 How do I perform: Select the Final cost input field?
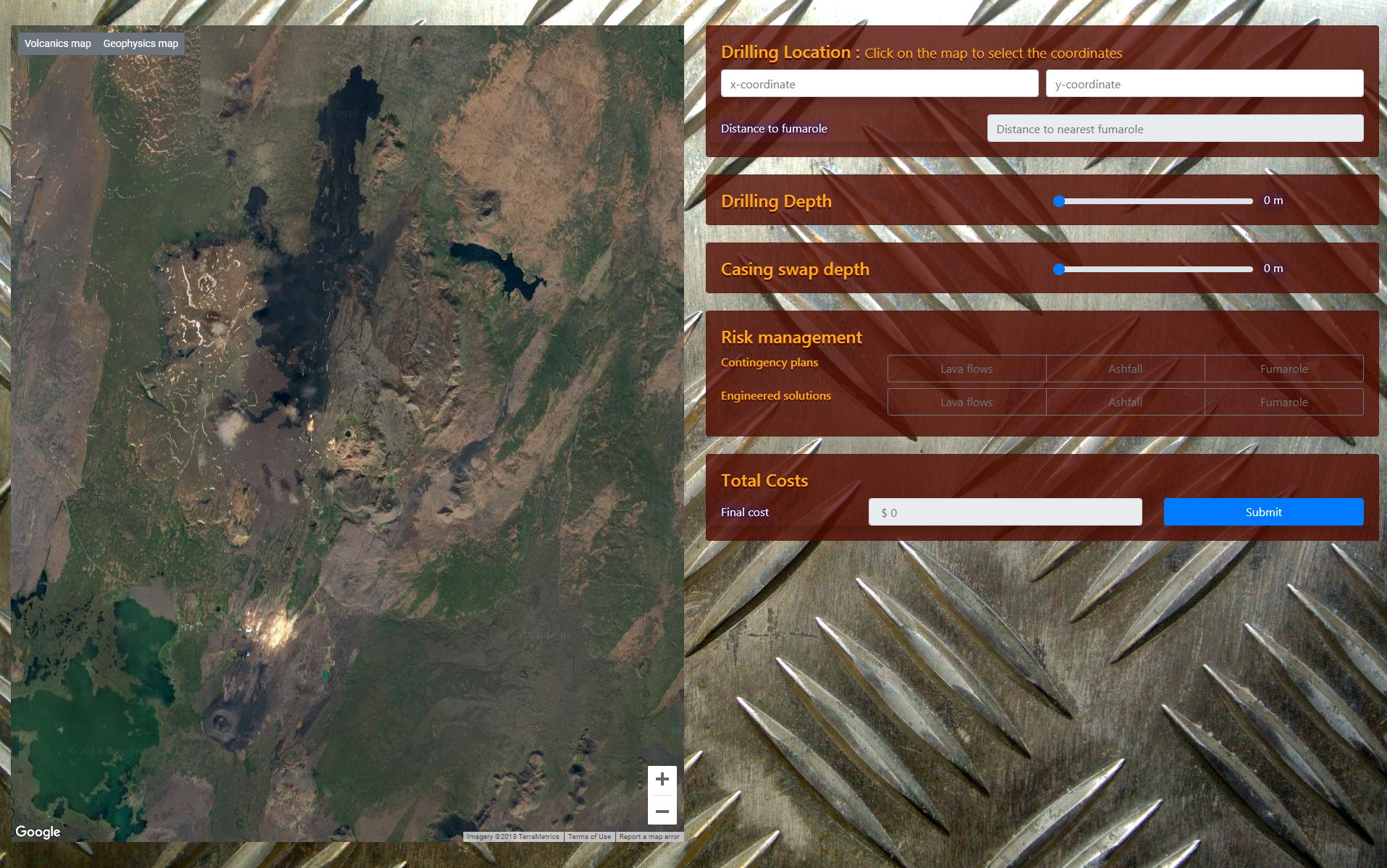(x=1006, y=512)
